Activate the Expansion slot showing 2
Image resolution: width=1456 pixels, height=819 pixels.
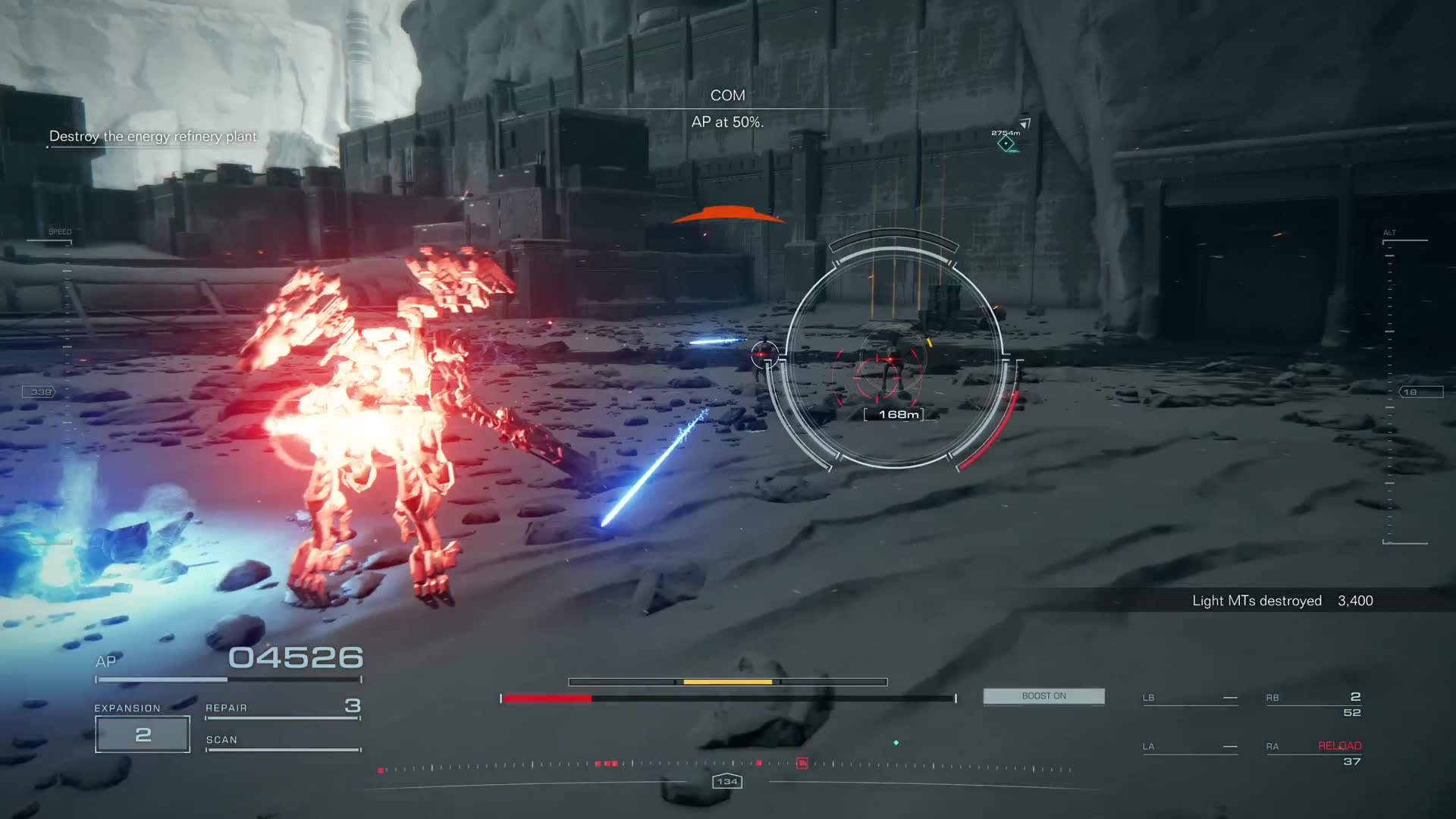143,734
